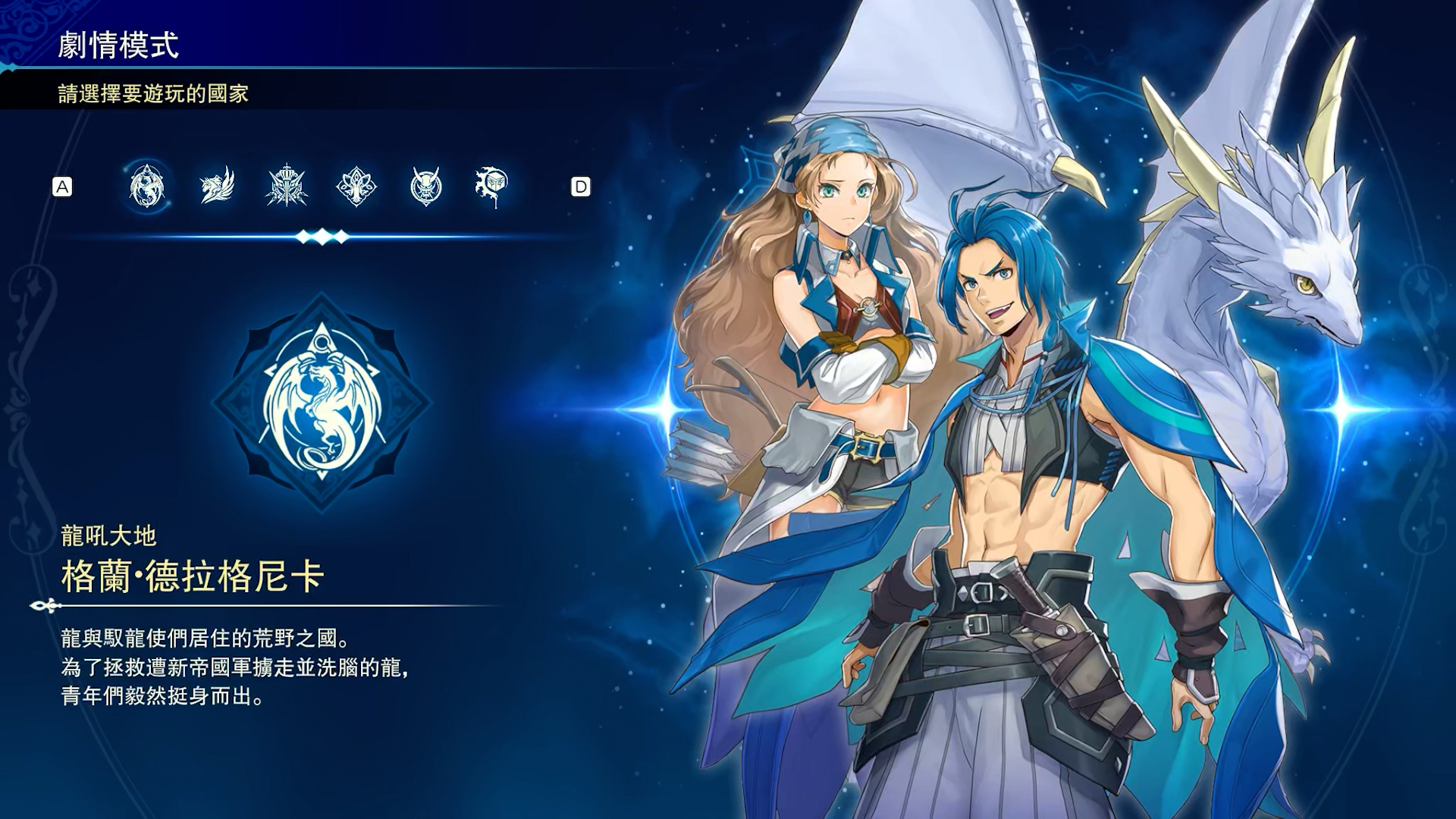
Task: Choose the horned demon mask emblem
Action: [x=425, y=187]
